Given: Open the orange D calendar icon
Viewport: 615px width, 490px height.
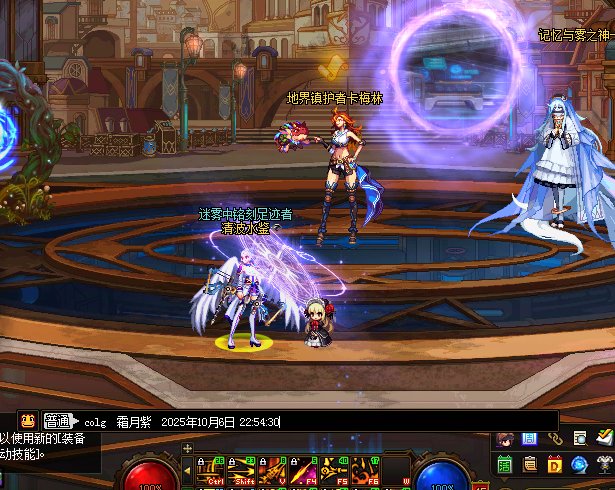Looking at the screenshot, I should (x=555, y=464).
